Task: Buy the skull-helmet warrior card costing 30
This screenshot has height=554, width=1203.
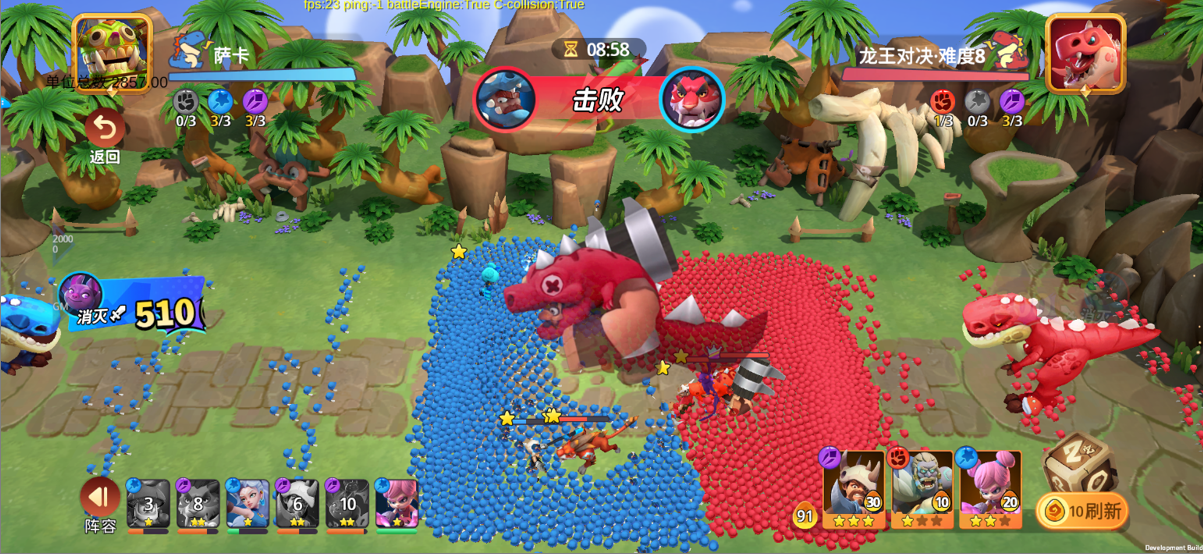Action: coord(853,488)
